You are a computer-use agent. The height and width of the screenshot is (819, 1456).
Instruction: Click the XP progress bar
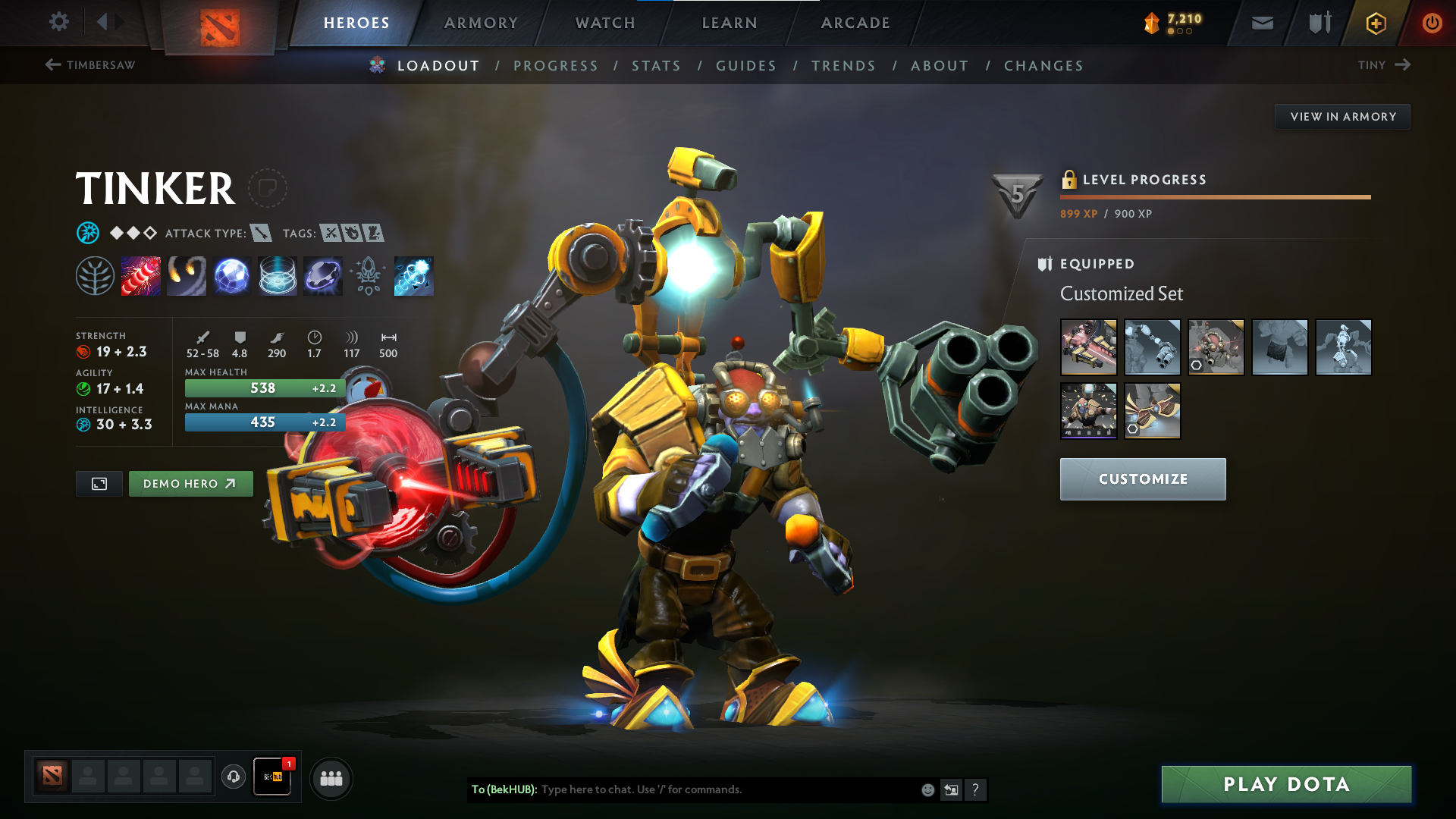[1215, 199]
